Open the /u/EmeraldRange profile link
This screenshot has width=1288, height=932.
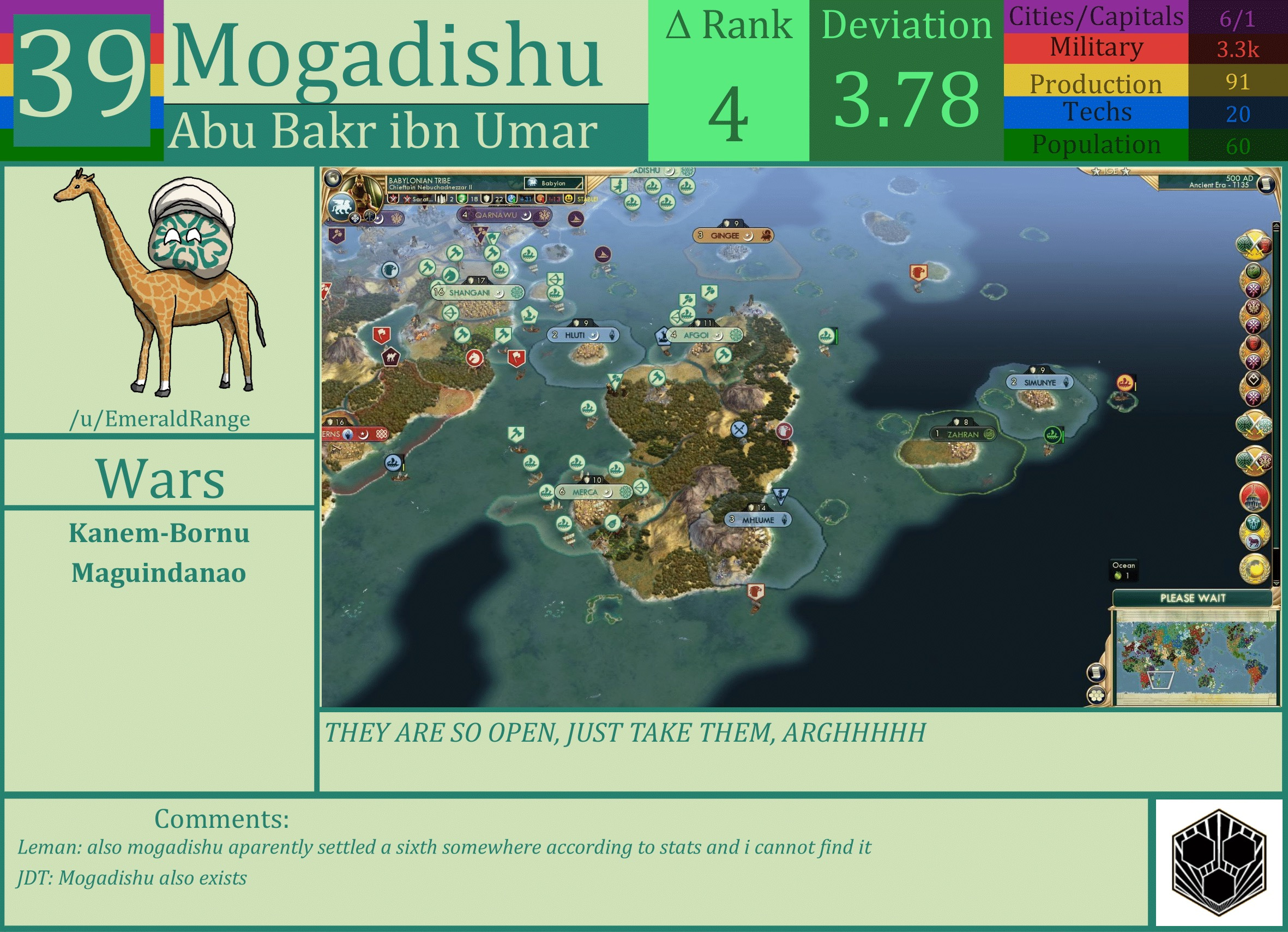pyautogui.click(x=161, y=419)
